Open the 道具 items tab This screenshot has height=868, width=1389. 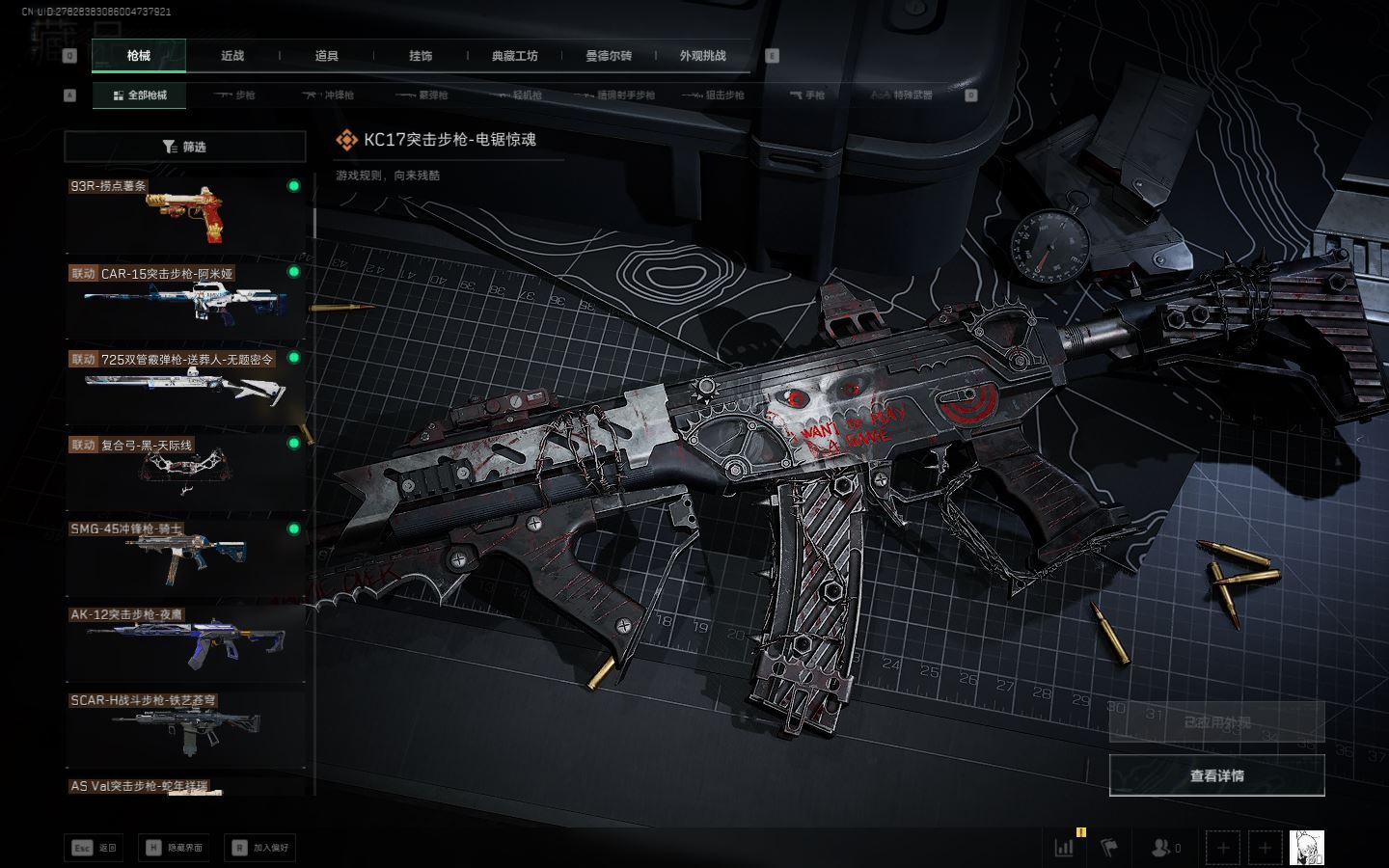coord(327,56)
